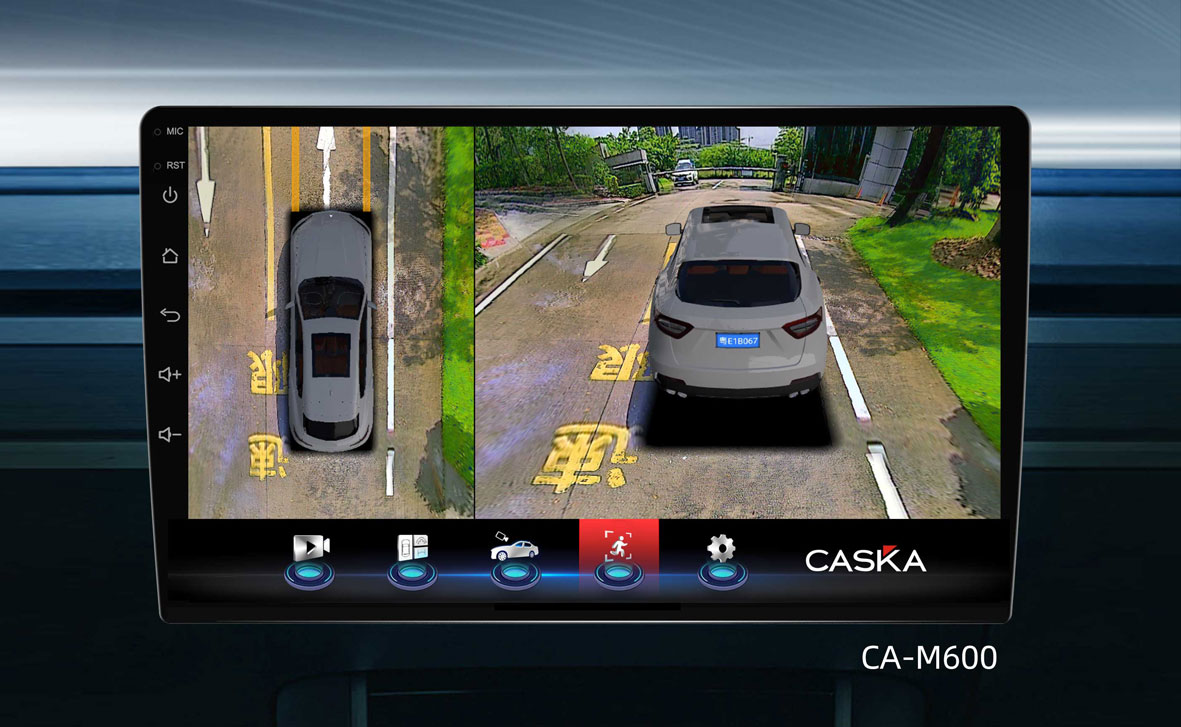Open the gear settings icon
This screenshot has width=1181, height=727.
click(721, 548)
